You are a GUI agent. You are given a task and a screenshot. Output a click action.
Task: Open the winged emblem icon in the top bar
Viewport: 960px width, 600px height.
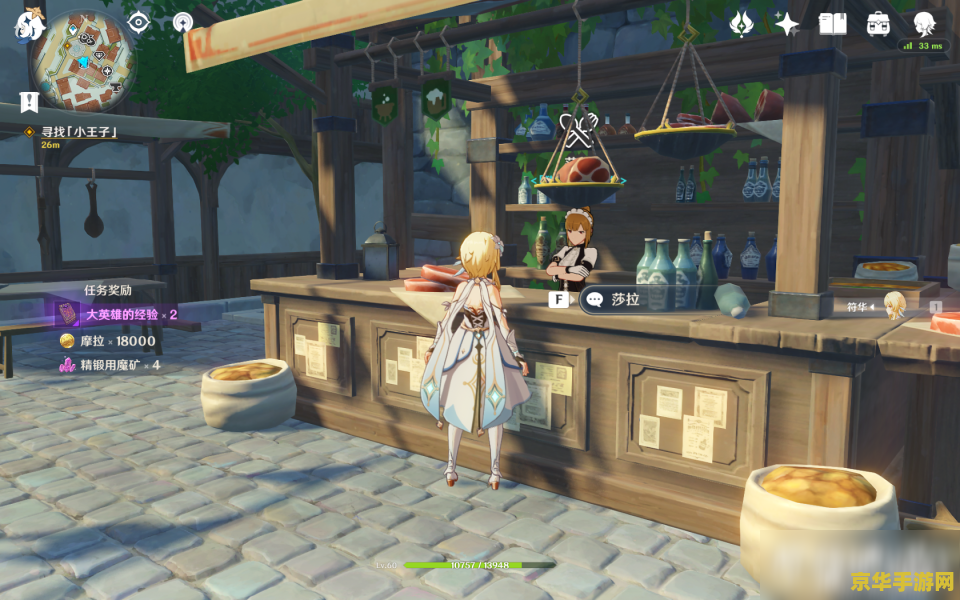point(741,24)
